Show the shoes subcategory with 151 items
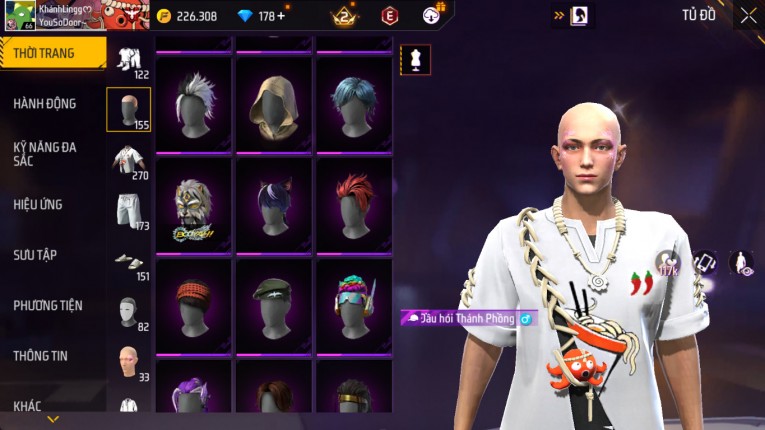 point(128,262)
